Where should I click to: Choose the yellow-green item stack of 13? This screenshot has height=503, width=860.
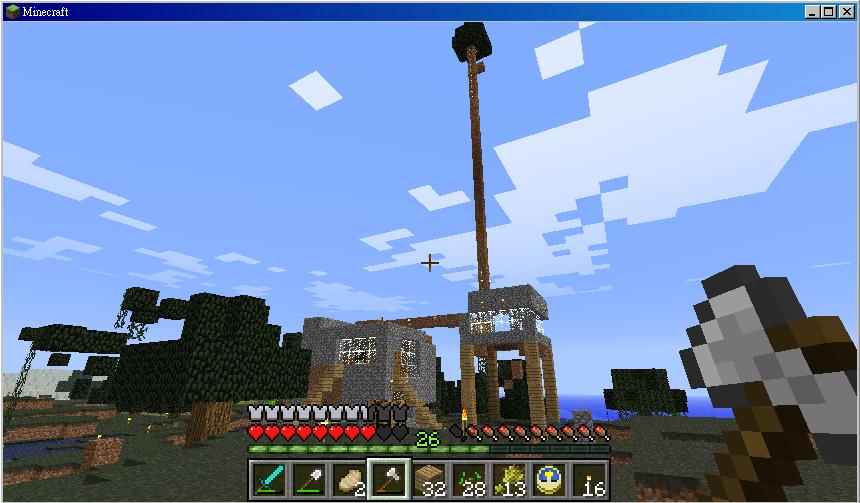509,479
